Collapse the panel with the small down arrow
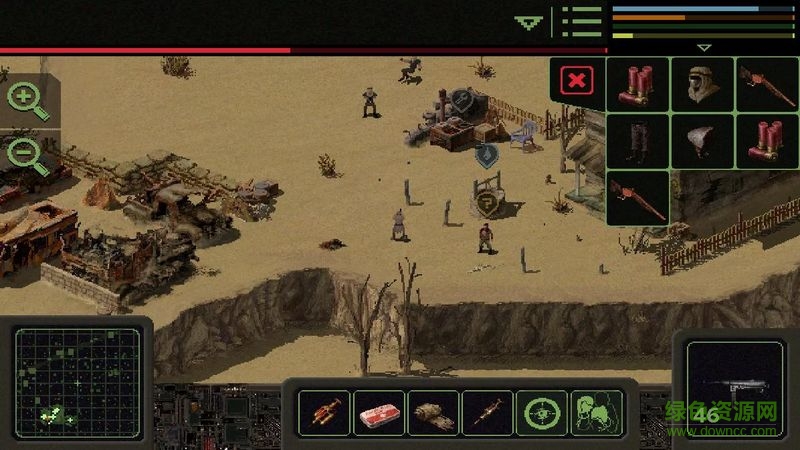Viewport: 800px width, 450px height. click(x=704, y=47)
